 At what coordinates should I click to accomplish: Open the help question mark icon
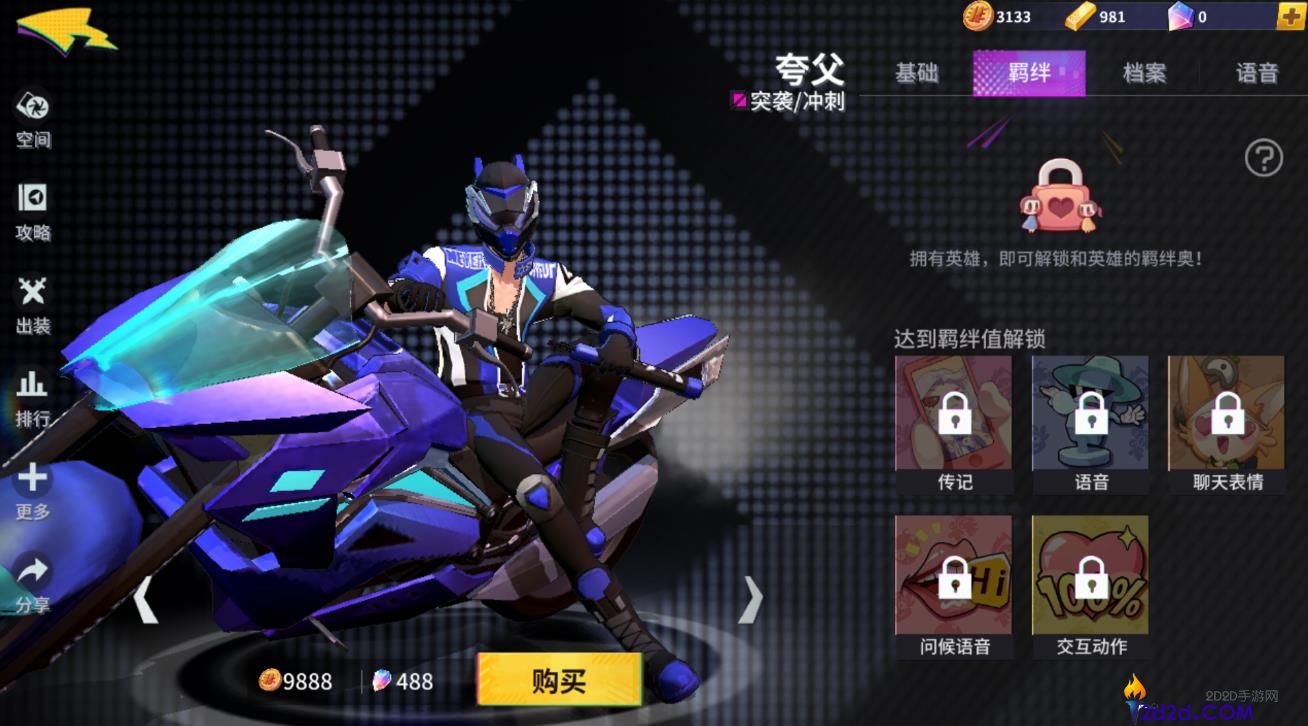[1264, 157]
